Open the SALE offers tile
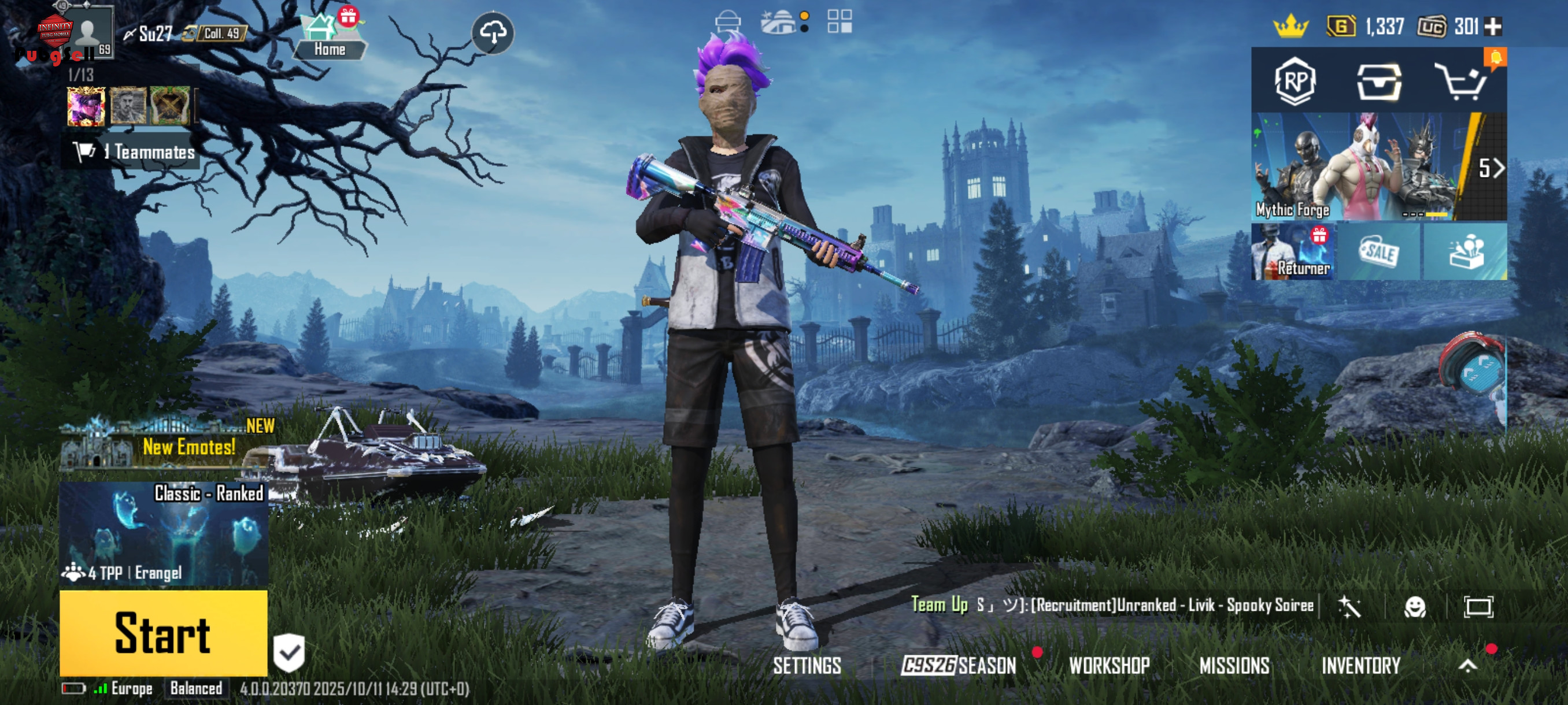This screenshot has height=705, width=1568. pyautogui.click(x=1380, y=252)
